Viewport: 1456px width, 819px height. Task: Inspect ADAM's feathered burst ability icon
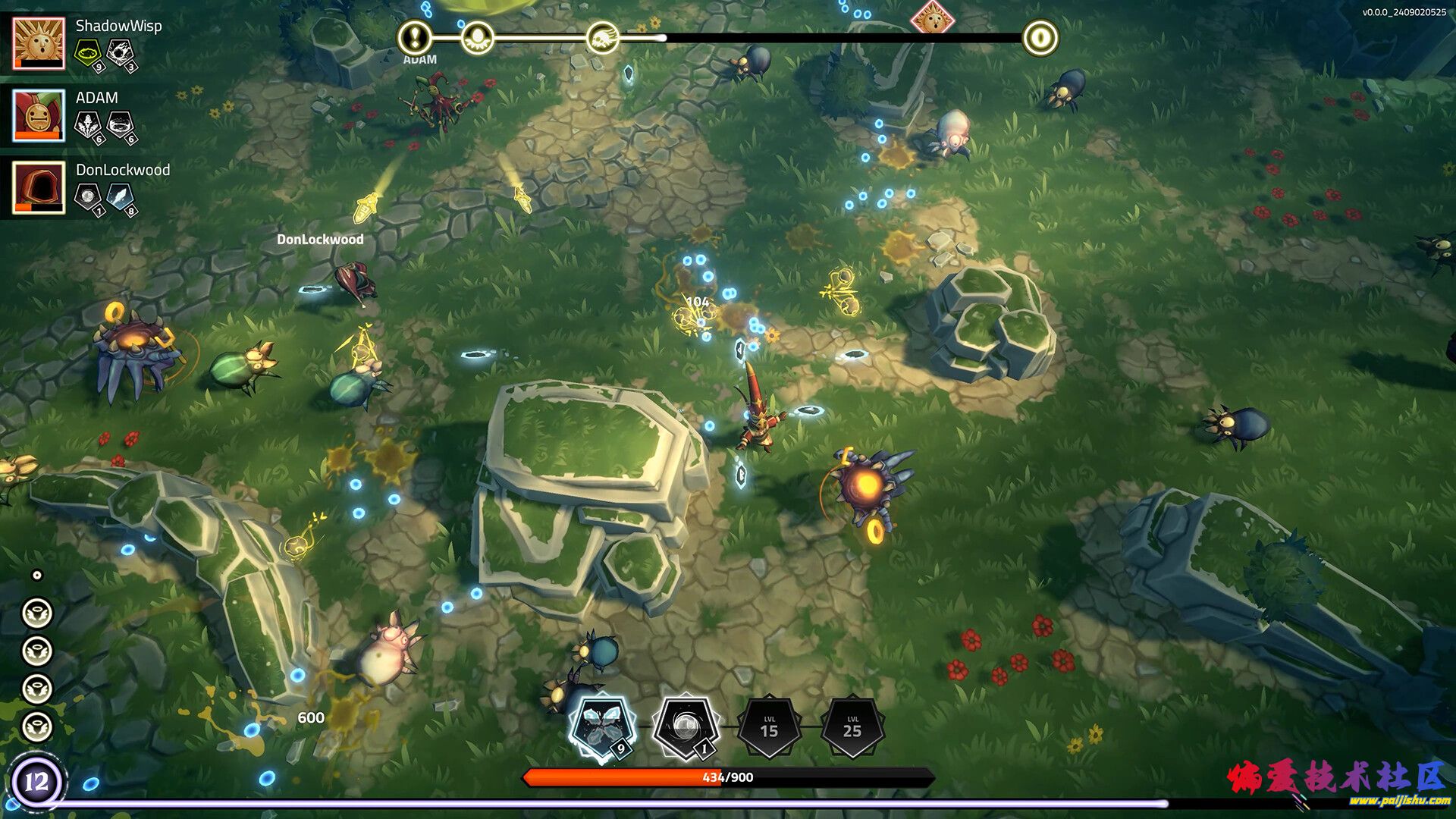tap(88, 124)
